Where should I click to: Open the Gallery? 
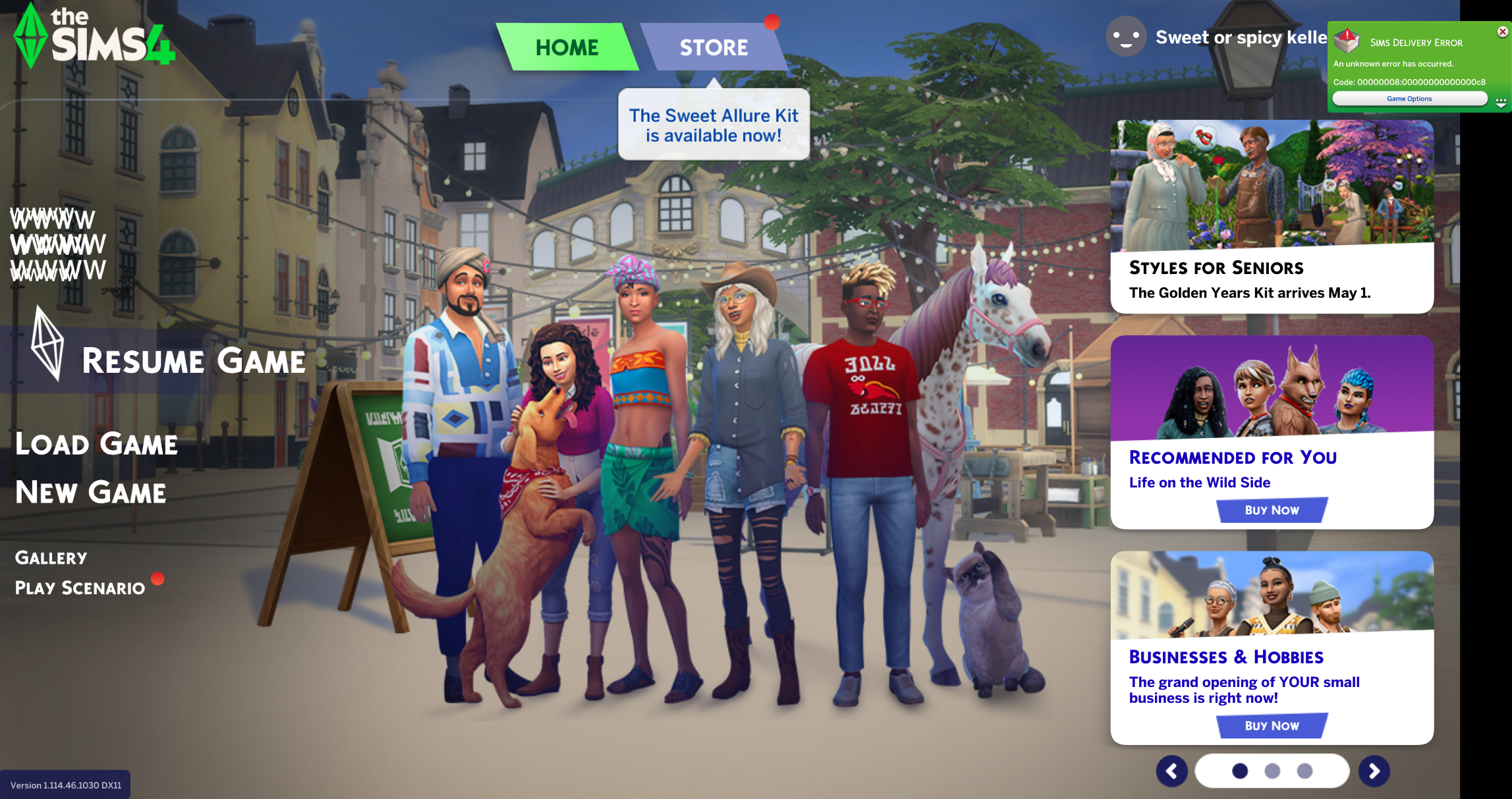51,558
